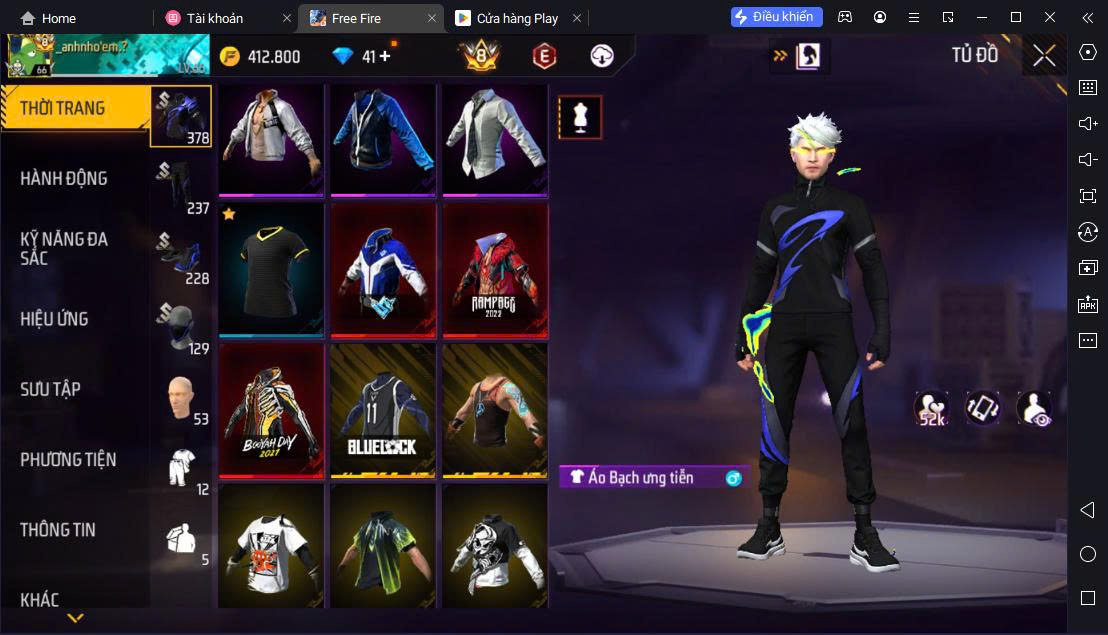Viewport: 1108px width, 635px height.
Task: Open the Hiệu Ứng category
Action: point(55,319)
